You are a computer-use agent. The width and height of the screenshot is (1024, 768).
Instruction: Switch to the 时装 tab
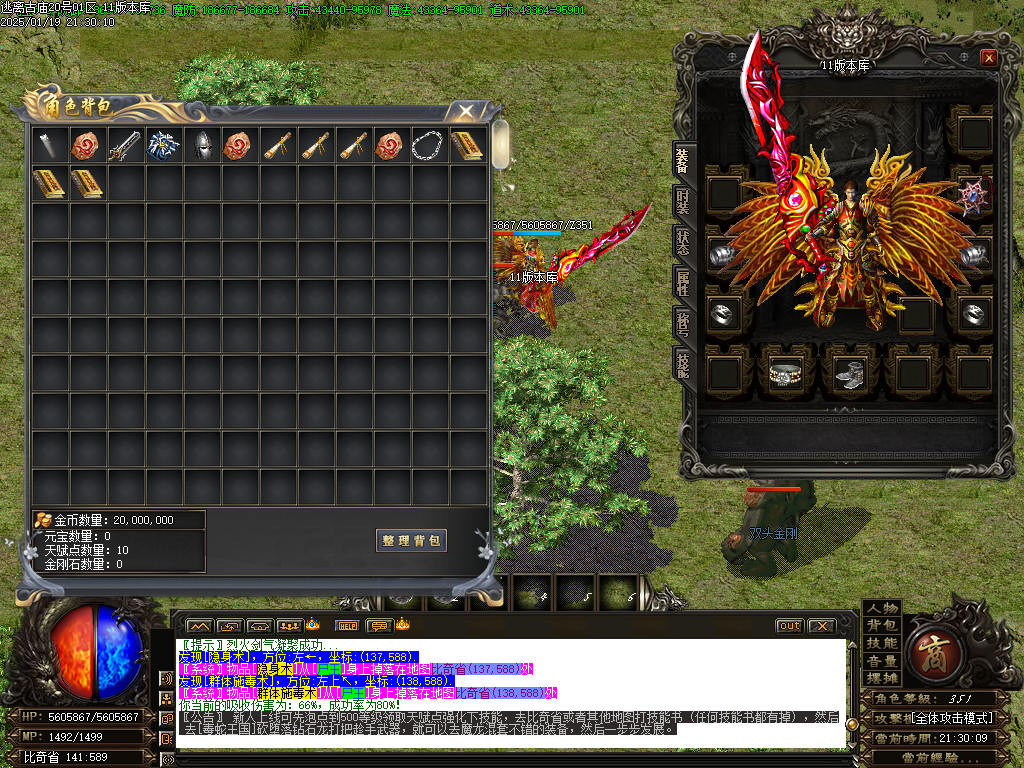[683, 201]
